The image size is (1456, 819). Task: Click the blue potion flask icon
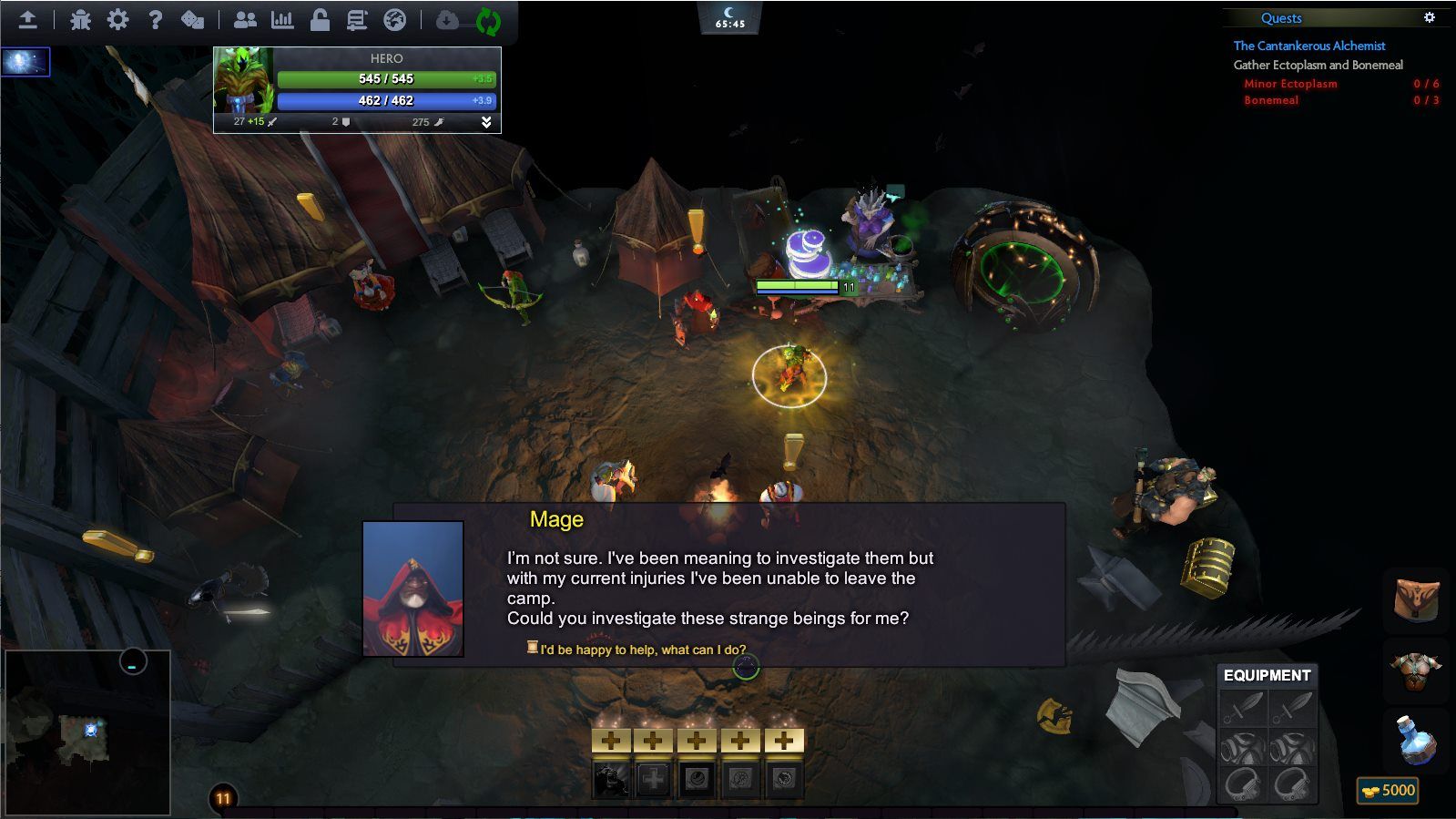coord(1416,738)
